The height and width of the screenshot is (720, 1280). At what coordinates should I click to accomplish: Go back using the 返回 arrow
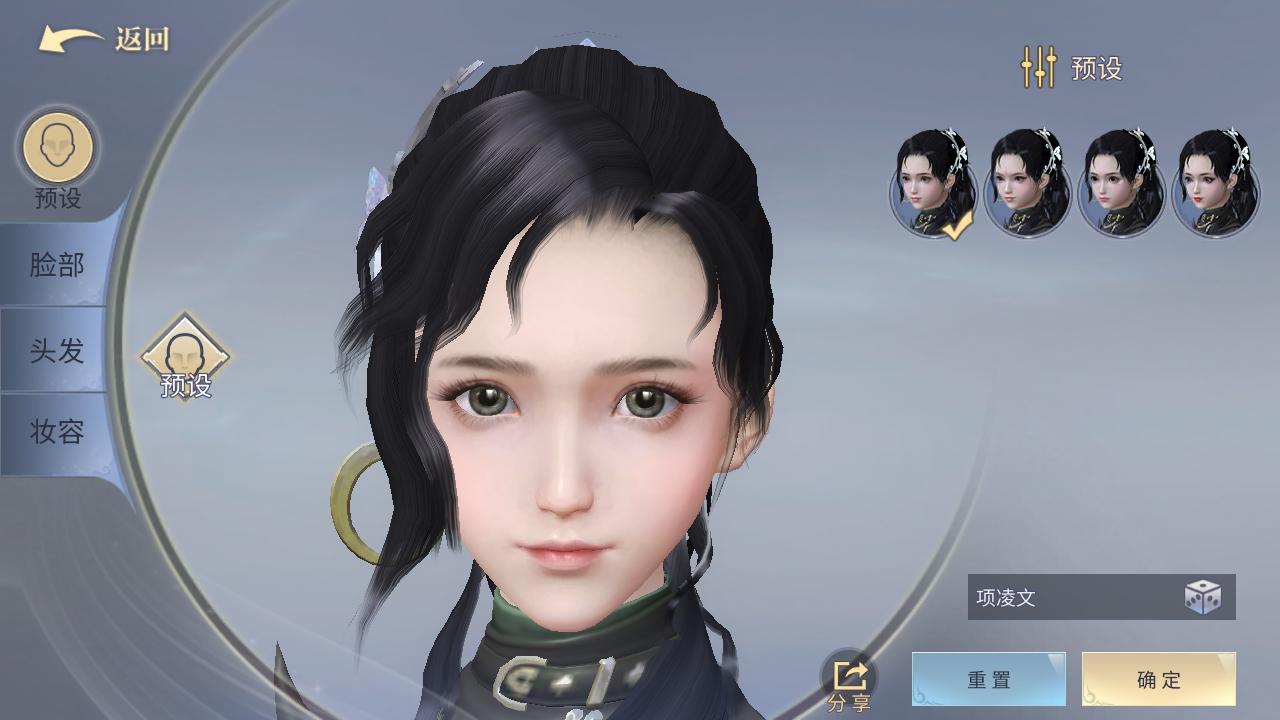103,40
